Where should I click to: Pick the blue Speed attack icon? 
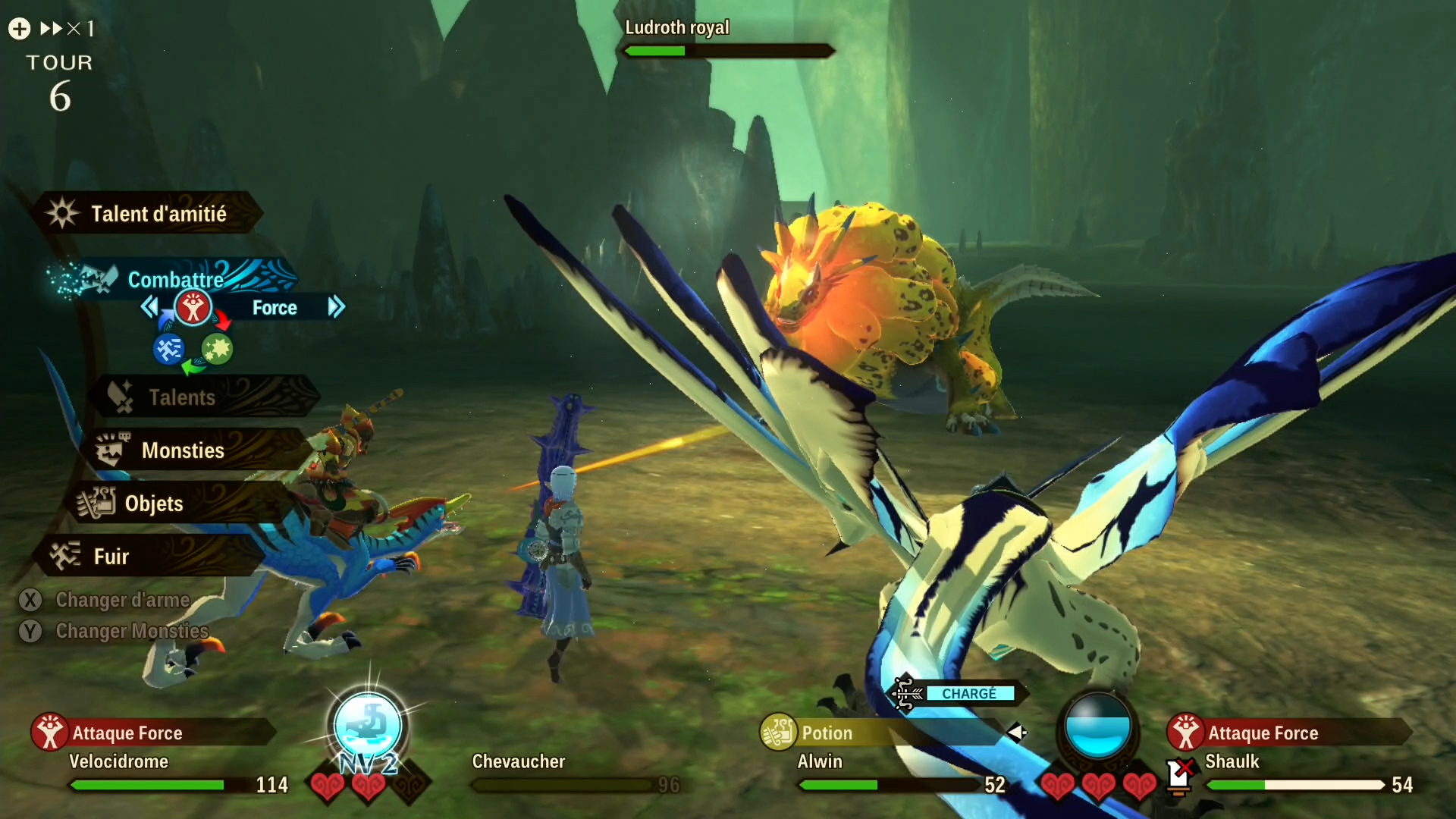[x=168, y=349]
